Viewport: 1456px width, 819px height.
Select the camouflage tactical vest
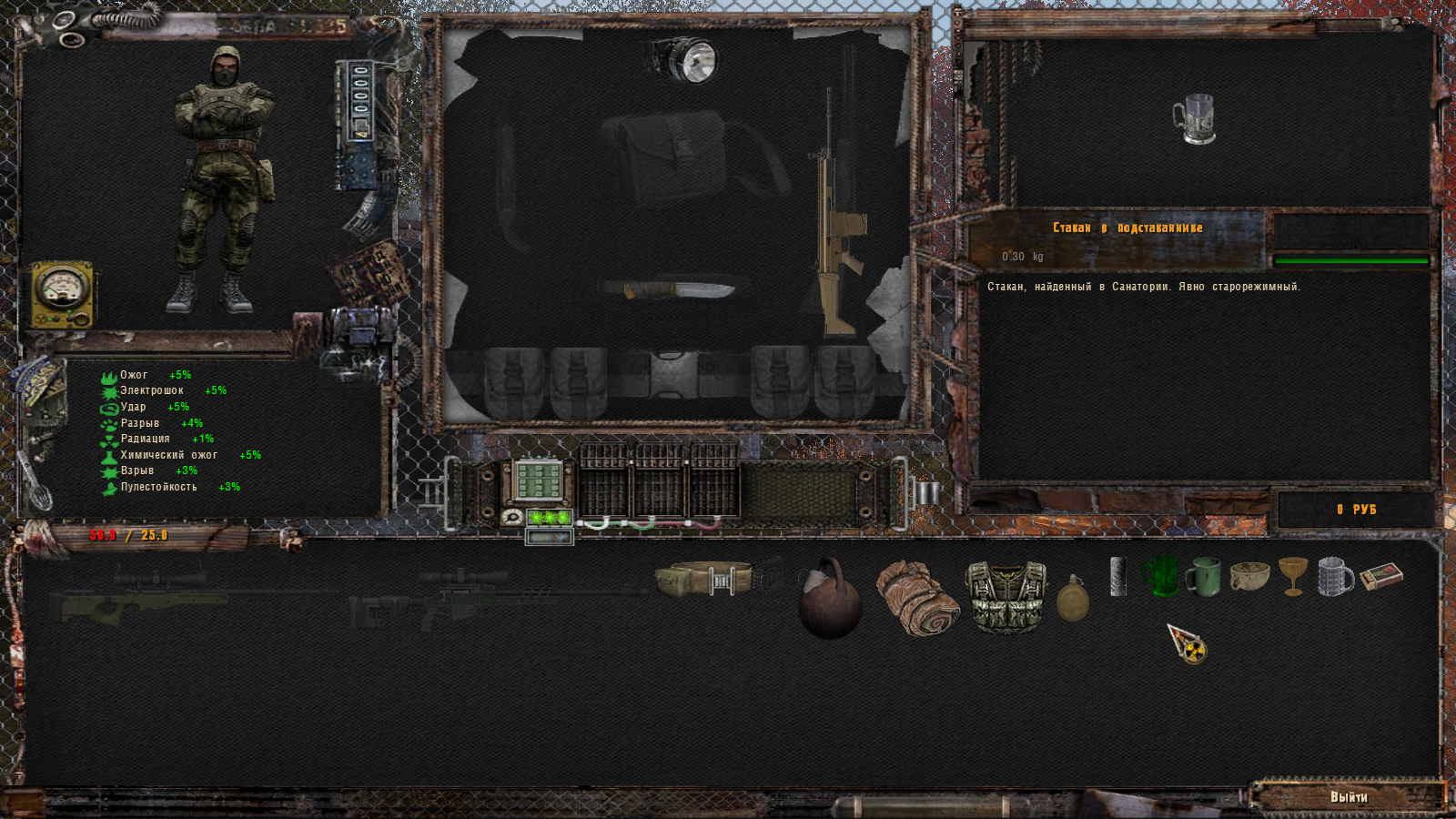(x=1006, y=595)
